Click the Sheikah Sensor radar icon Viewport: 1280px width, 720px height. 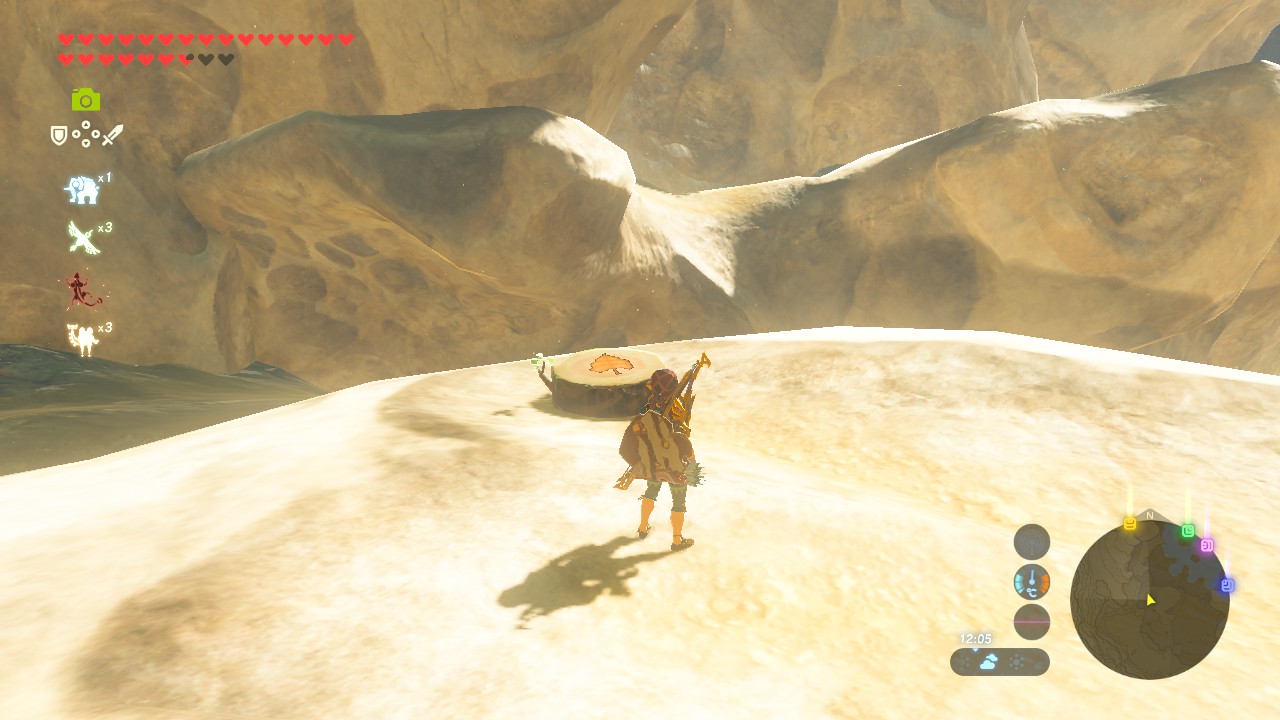1032,542
